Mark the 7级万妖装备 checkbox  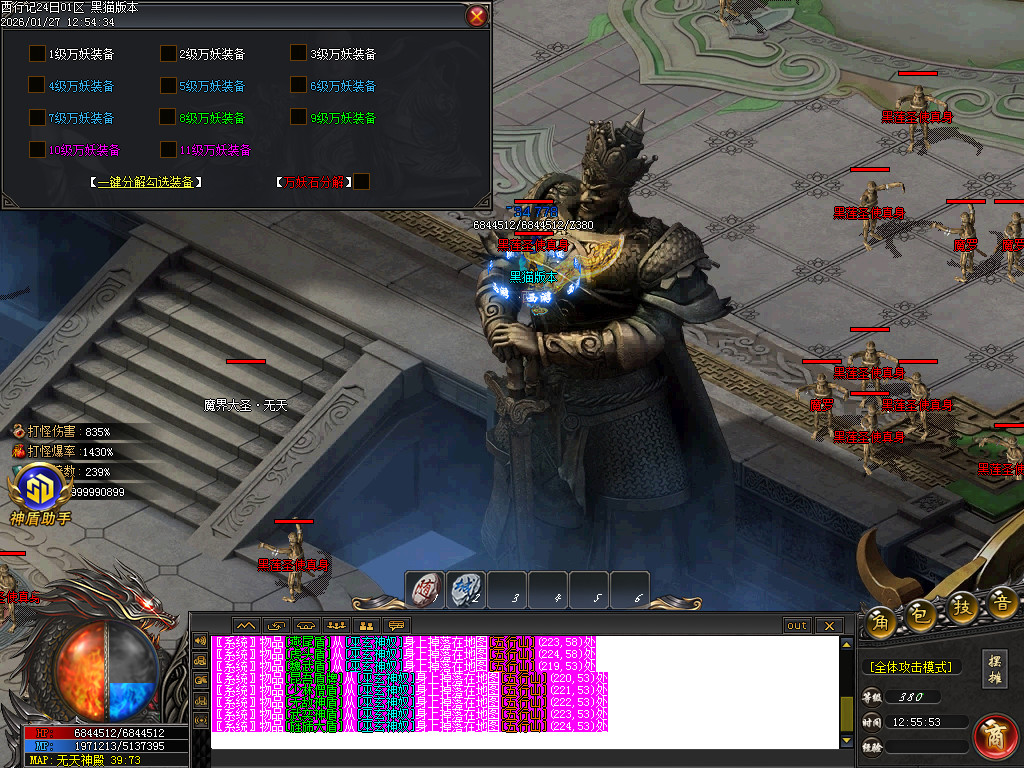click(x=37, y=117)
